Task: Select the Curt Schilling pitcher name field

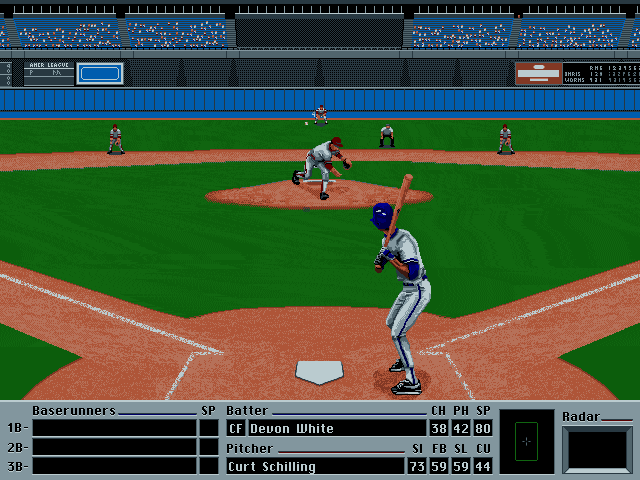Action: pyautogui.click(x=314, y=466)
